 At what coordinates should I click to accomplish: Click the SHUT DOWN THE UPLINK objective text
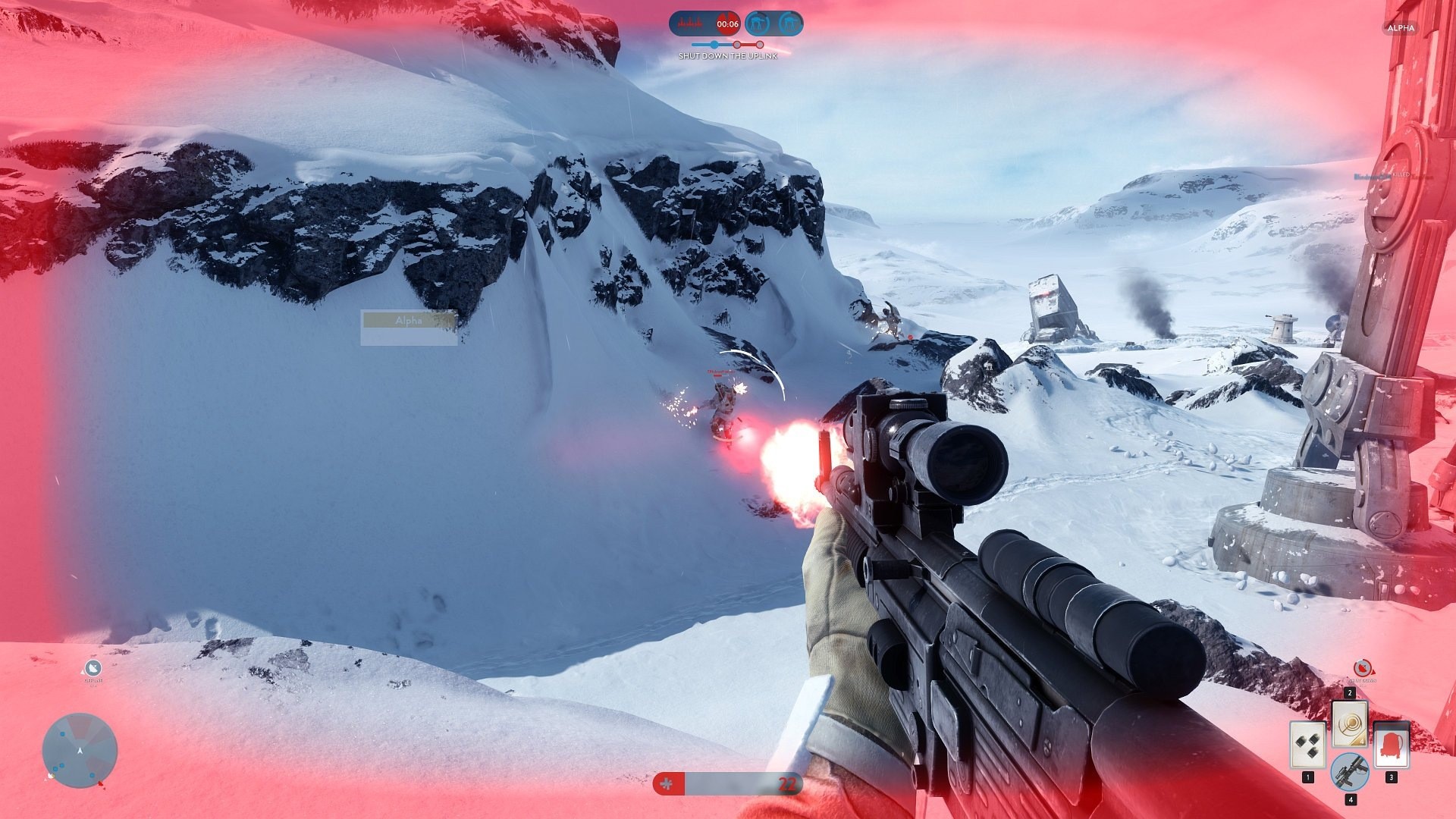pyautogui.click(x=727, y=55)
